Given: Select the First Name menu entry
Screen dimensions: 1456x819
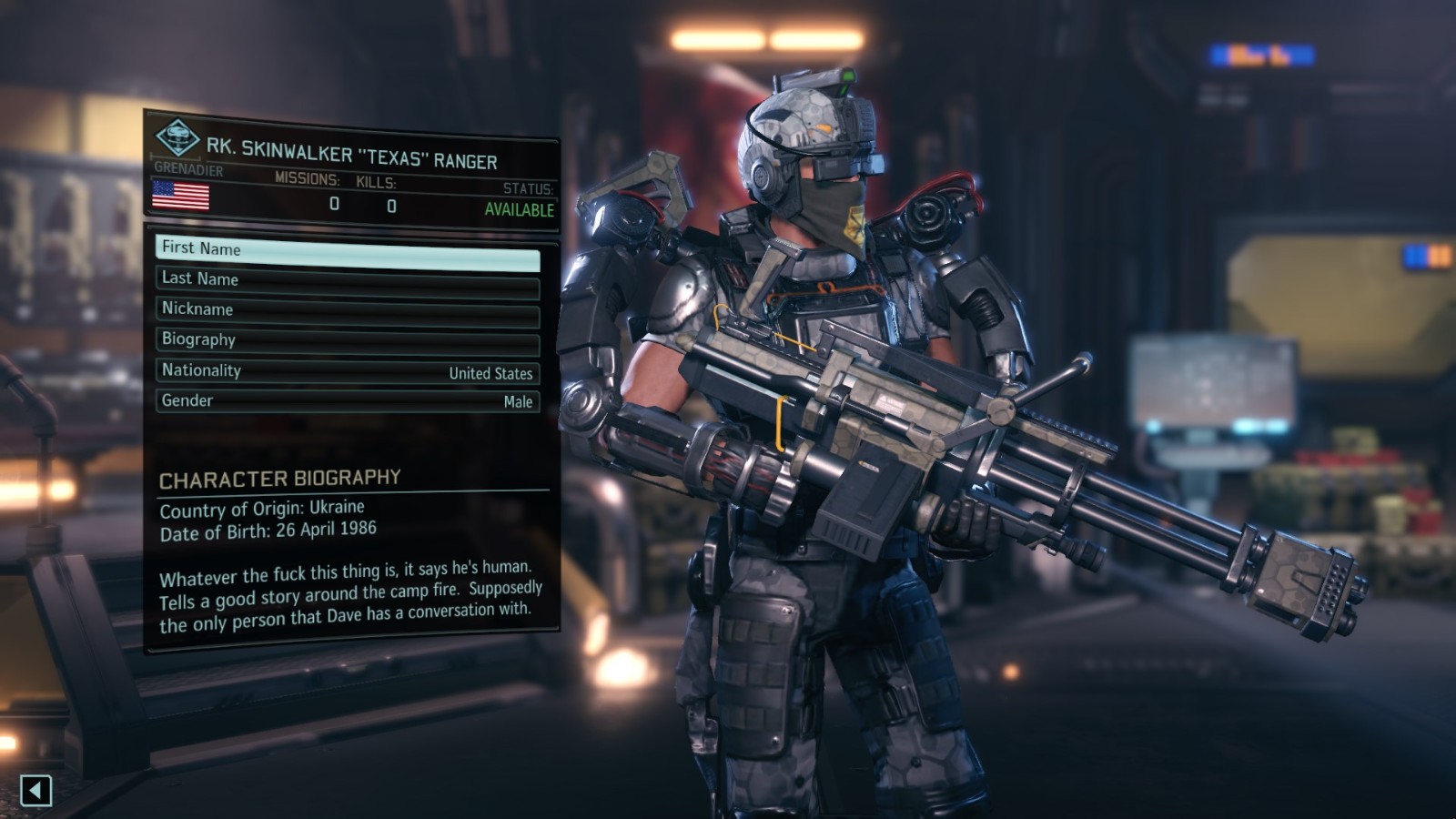Looking at the screenshot, I should 348,251.
